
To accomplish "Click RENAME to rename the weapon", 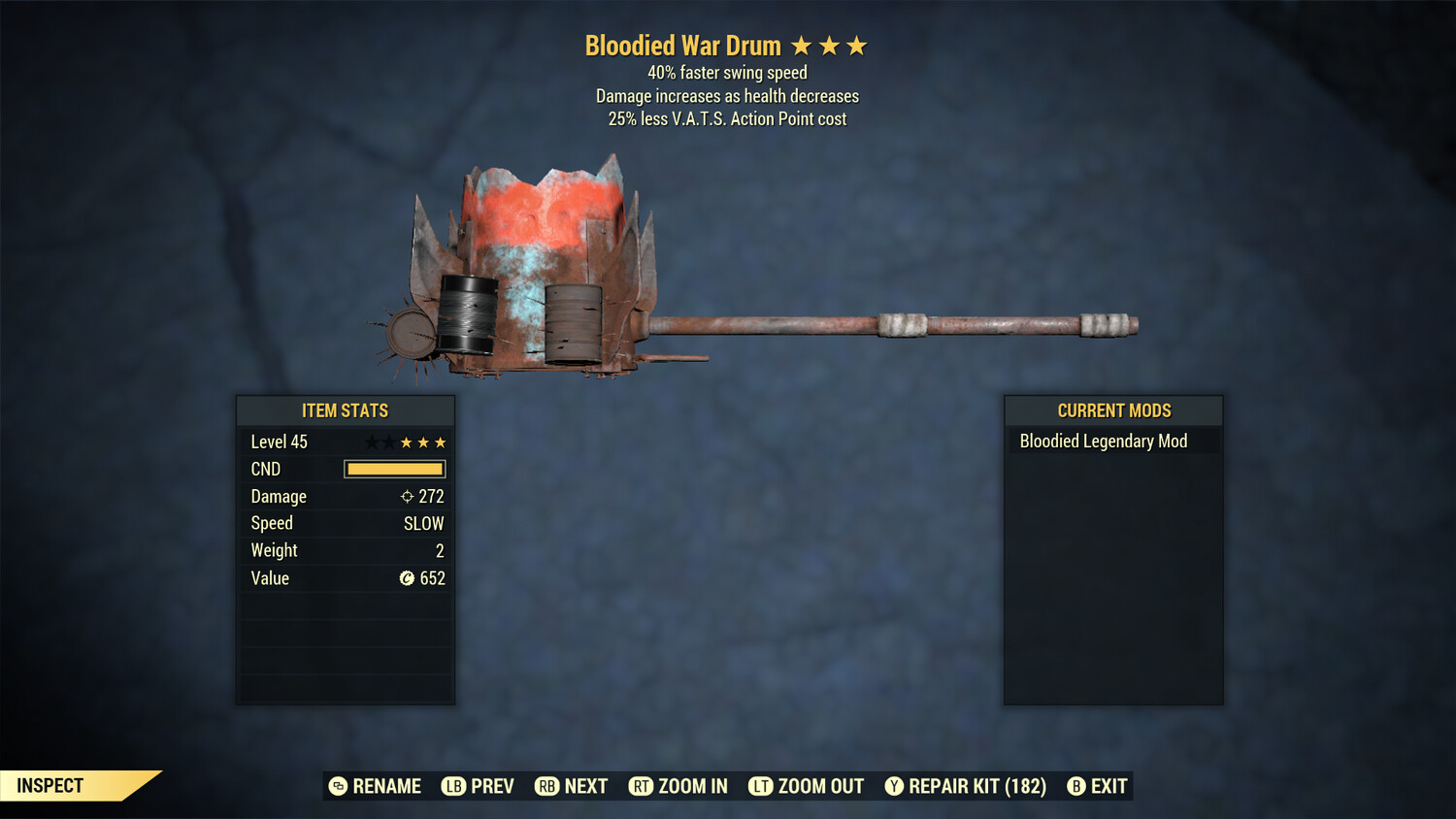I will pos(386,786).
